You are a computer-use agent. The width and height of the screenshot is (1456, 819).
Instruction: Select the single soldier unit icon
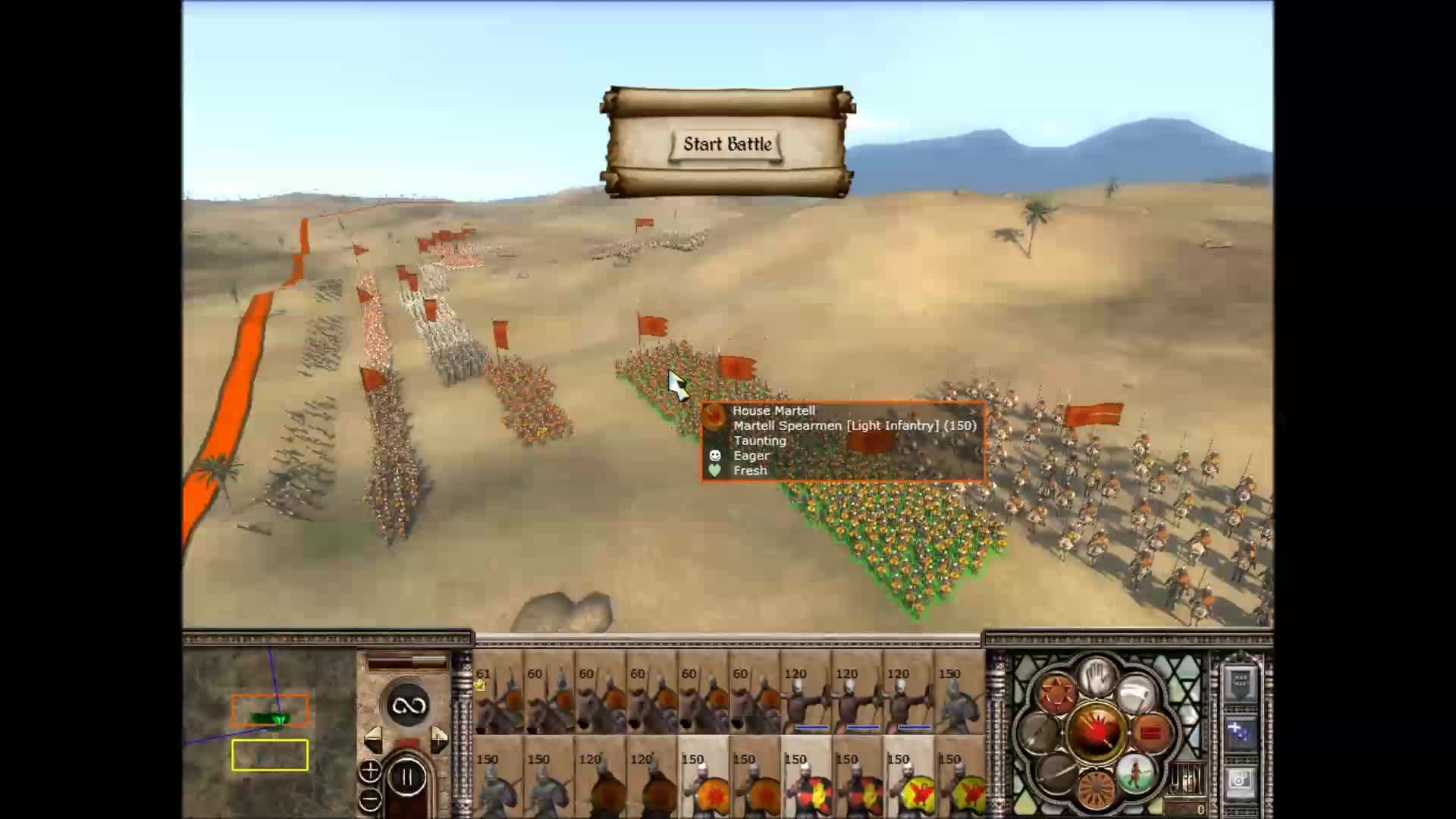(1136, 773)
